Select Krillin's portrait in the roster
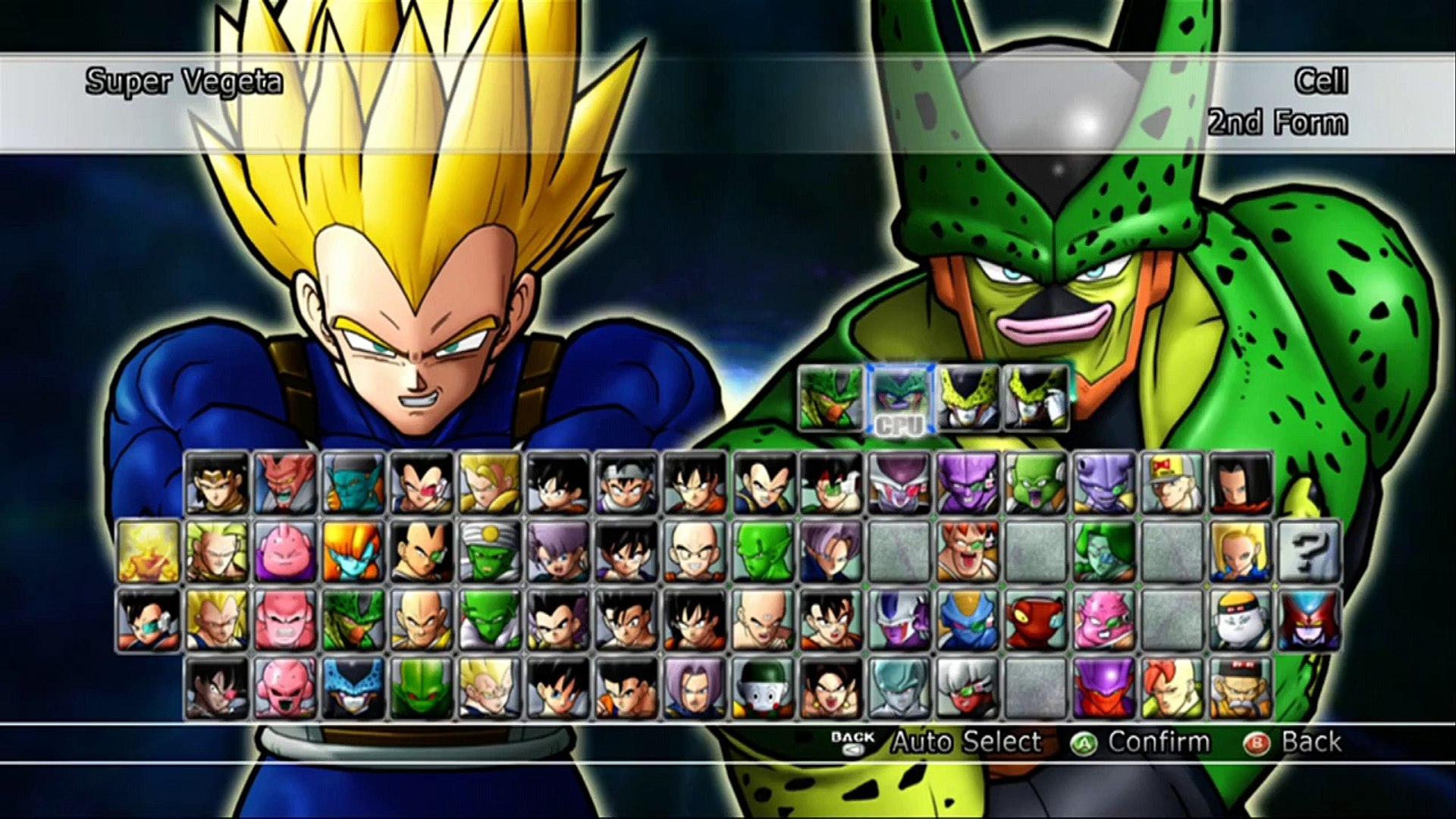The image size is (1456, 819). pos(695,551)
